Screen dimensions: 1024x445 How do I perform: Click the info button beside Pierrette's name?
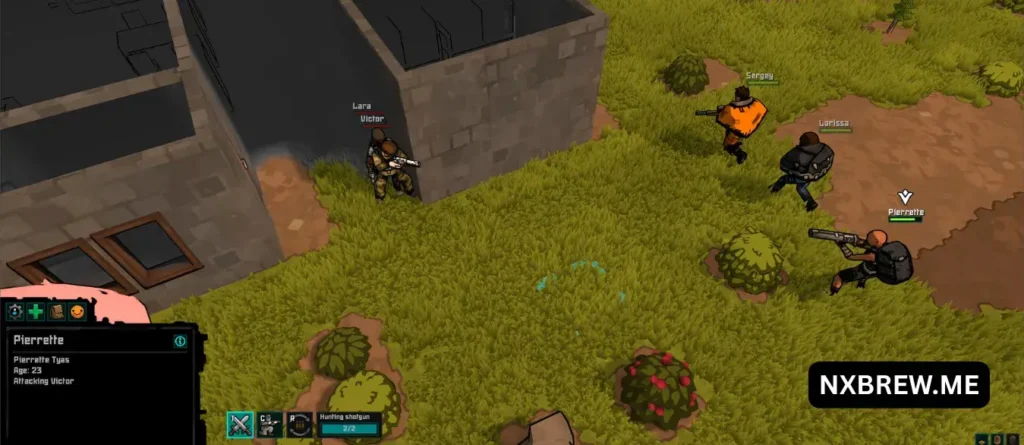coord(180,341)
